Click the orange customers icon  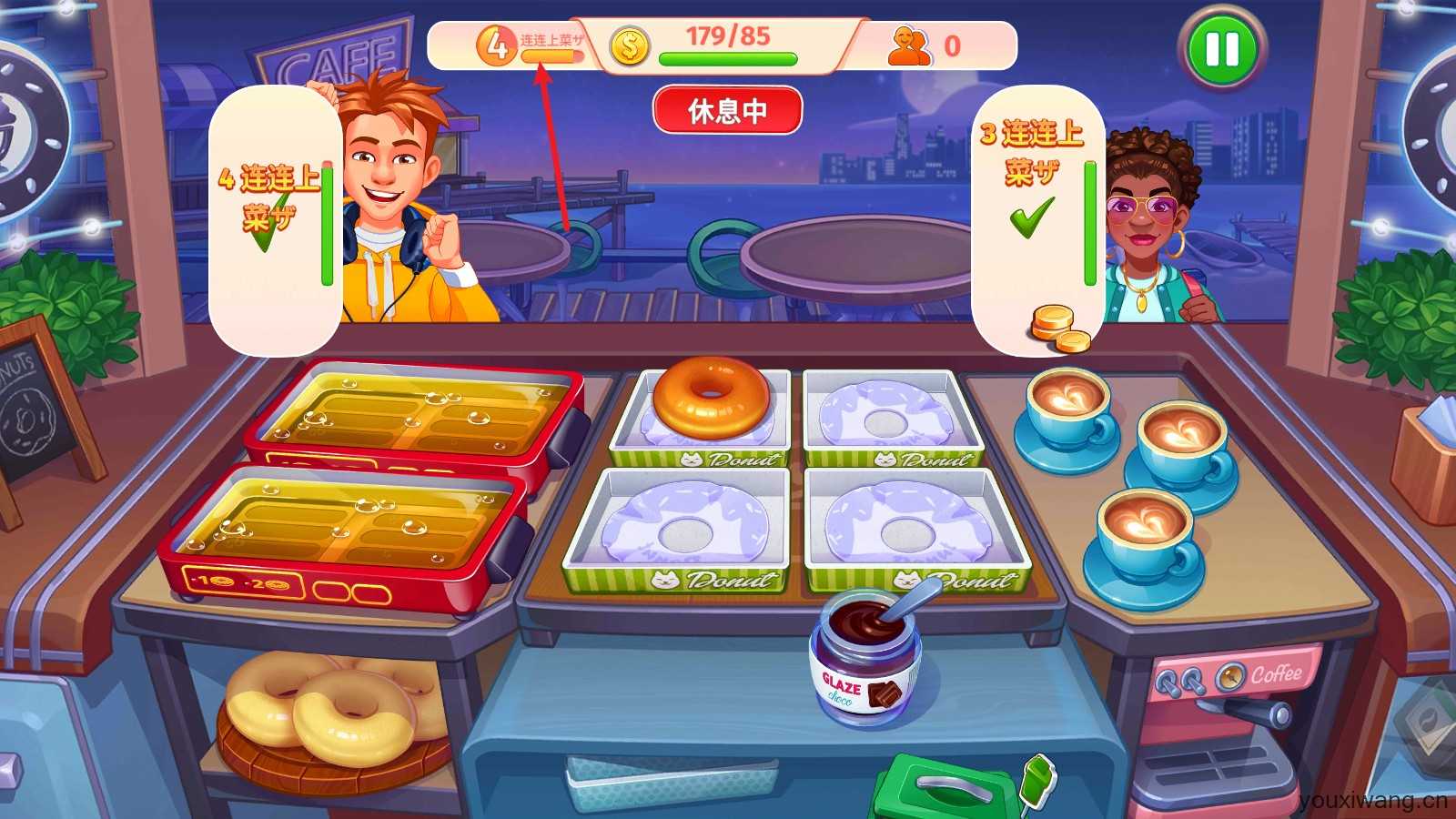tap(909, 45)
